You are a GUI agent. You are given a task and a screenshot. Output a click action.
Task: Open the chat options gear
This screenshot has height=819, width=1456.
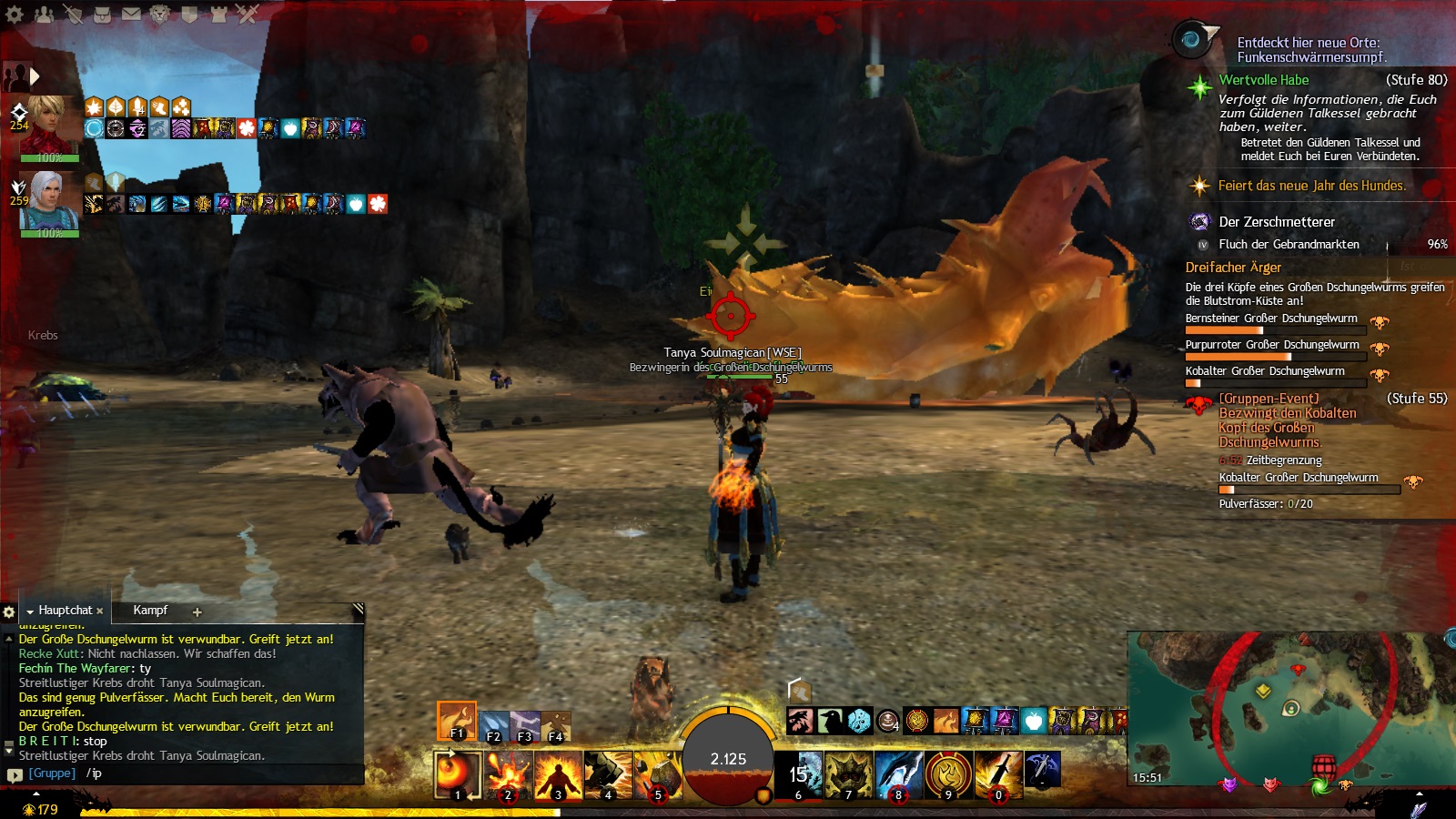coord(9,612)
